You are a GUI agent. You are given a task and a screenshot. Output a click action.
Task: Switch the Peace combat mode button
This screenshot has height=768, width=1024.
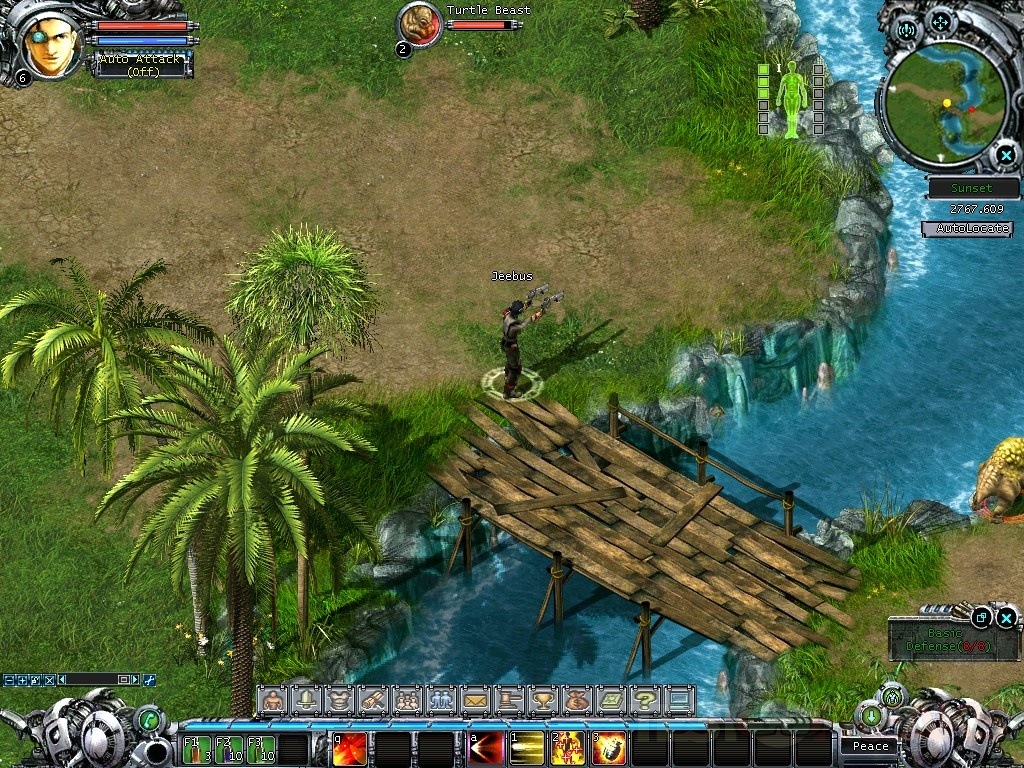870,746
